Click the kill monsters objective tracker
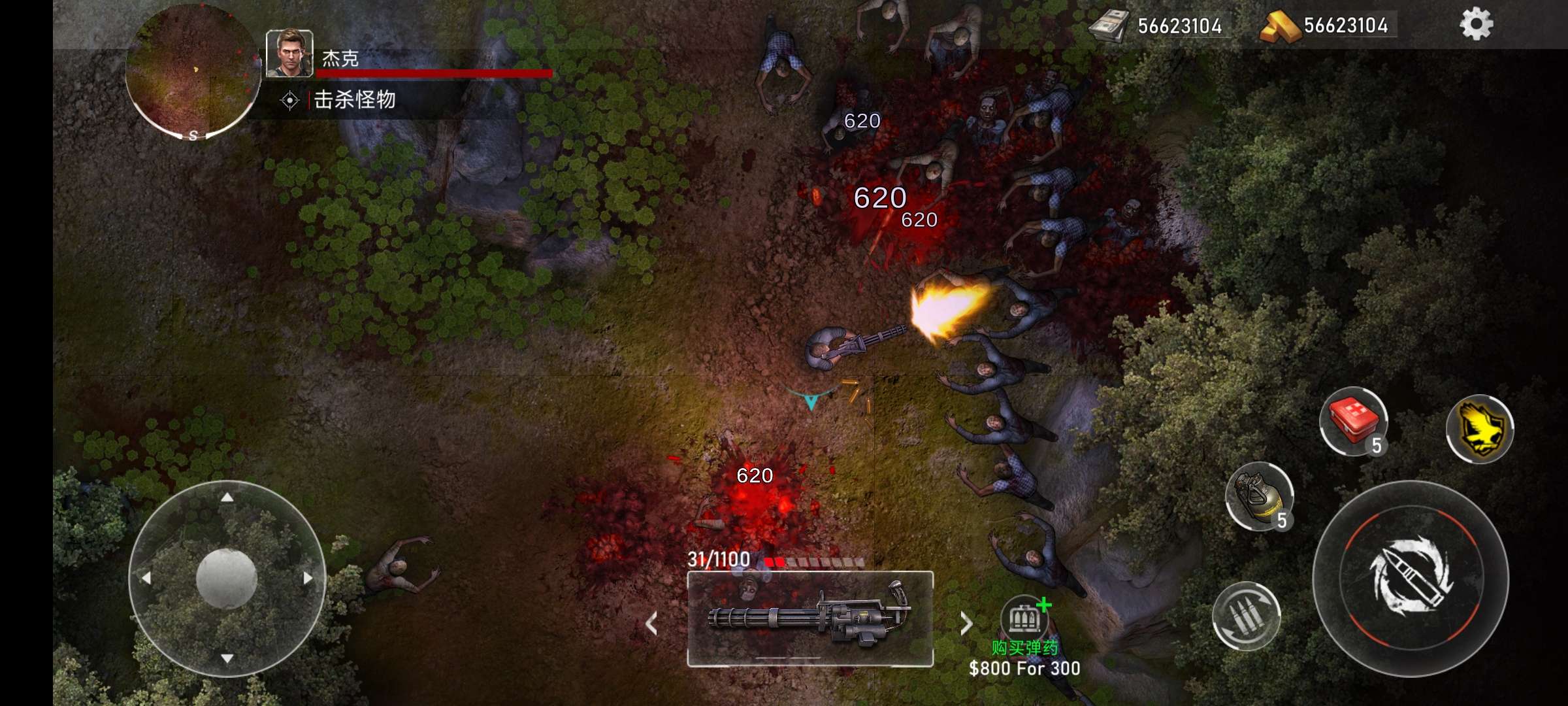This screenshot has height=706, width=1568. coord(354,100)
